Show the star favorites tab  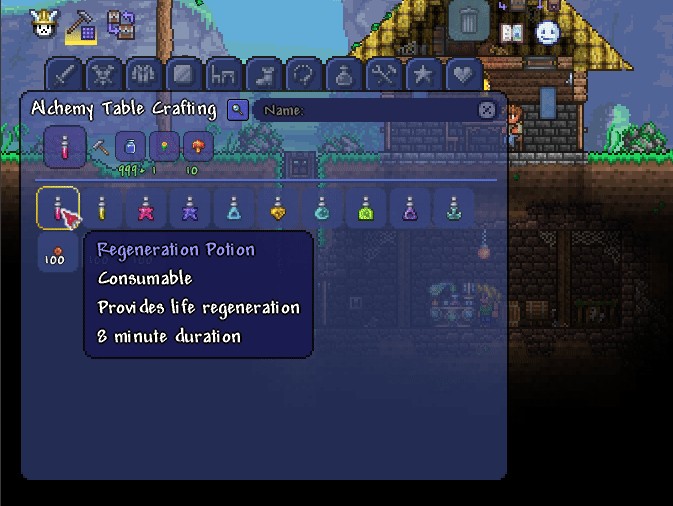point(423,75)
